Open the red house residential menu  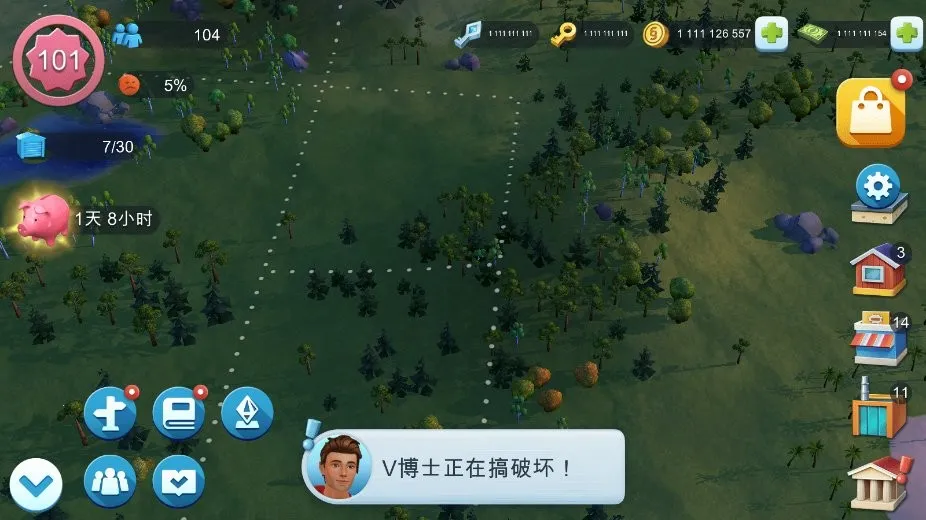point(877,270)
